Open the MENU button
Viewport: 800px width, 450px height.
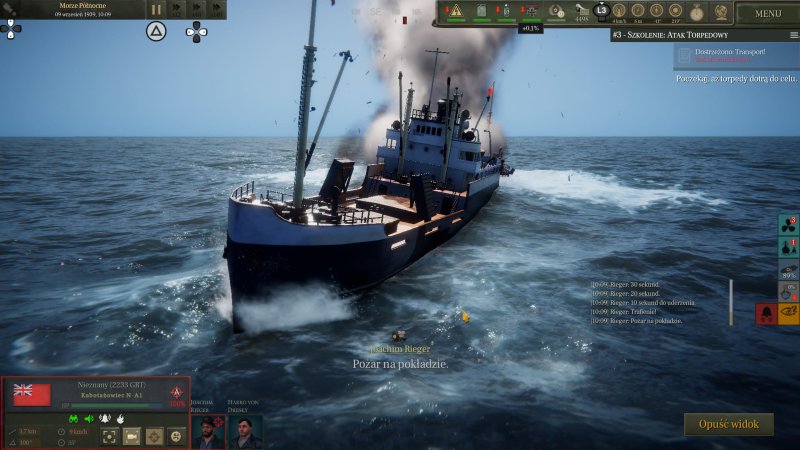[768, 13]
